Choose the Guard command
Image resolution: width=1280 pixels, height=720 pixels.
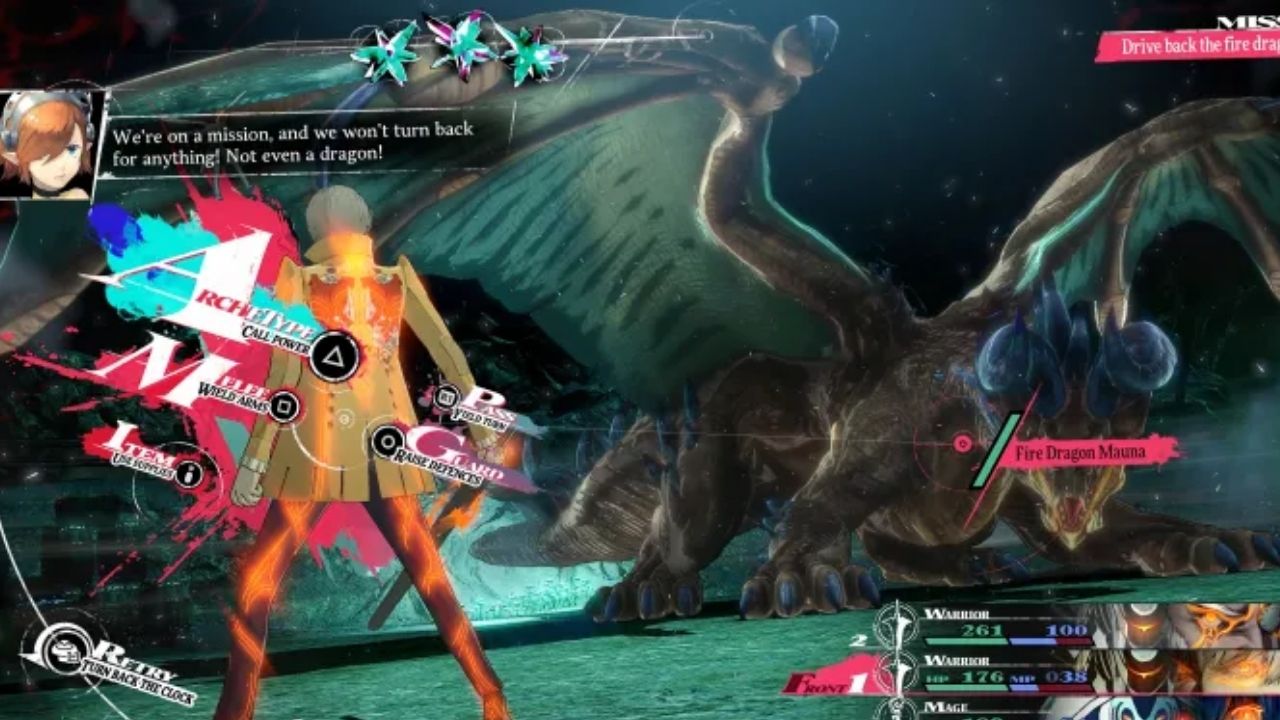coord(387,440)
